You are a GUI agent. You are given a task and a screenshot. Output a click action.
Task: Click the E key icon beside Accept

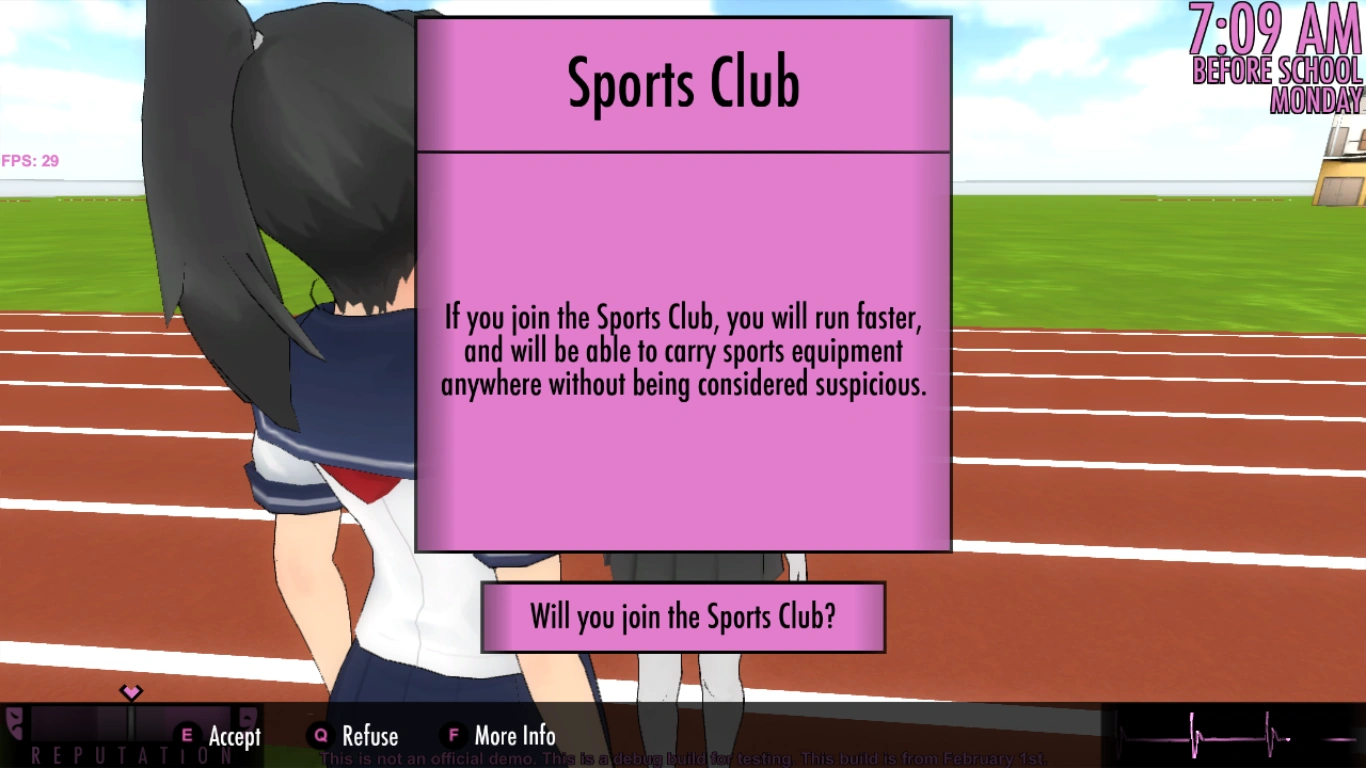(185, 736)
